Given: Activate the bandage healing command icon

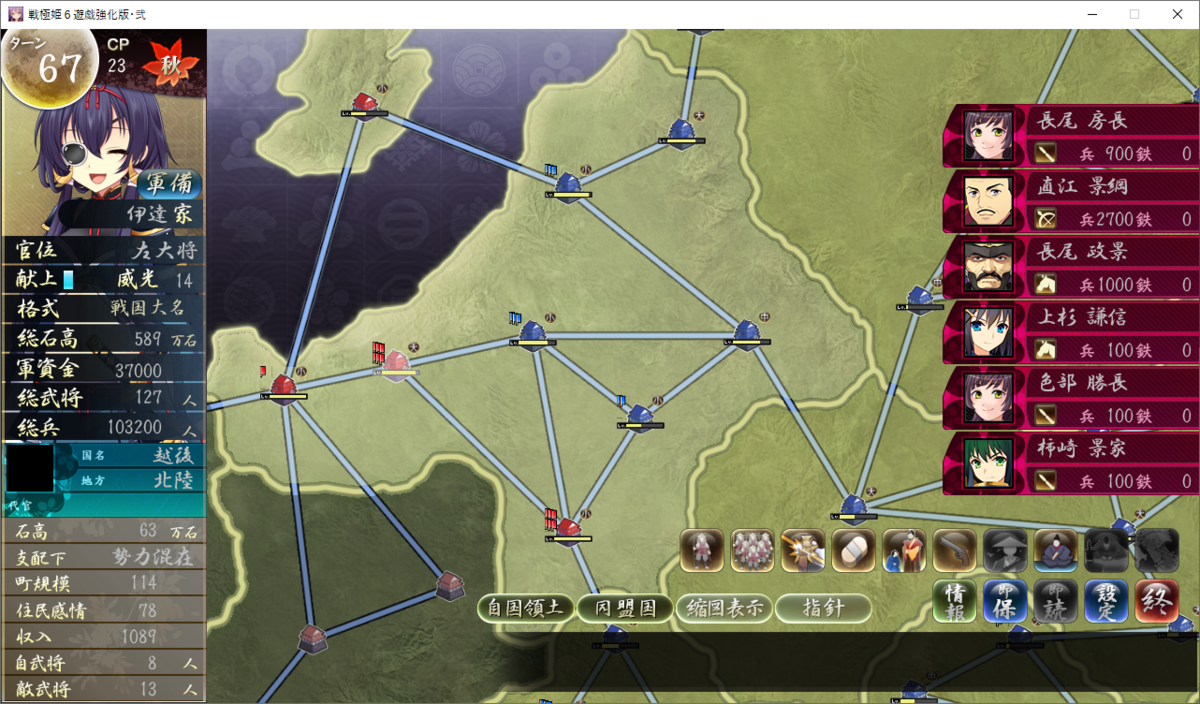Looking at the screenshot, I should pos(853,550).
